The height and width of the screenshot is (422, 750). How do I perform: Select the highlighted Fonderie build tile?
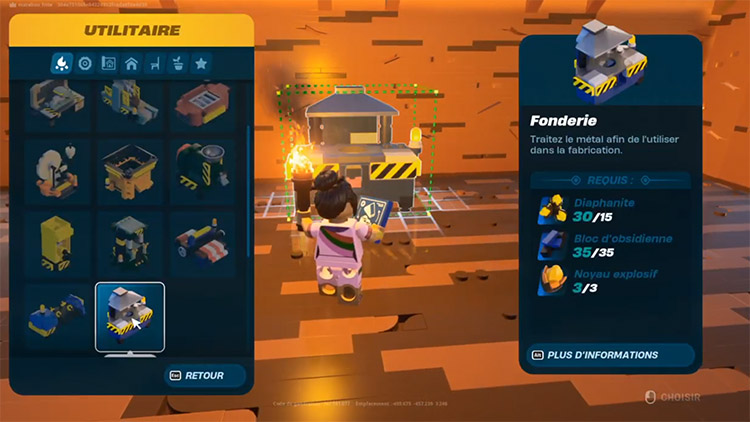(x=129, y=316)
